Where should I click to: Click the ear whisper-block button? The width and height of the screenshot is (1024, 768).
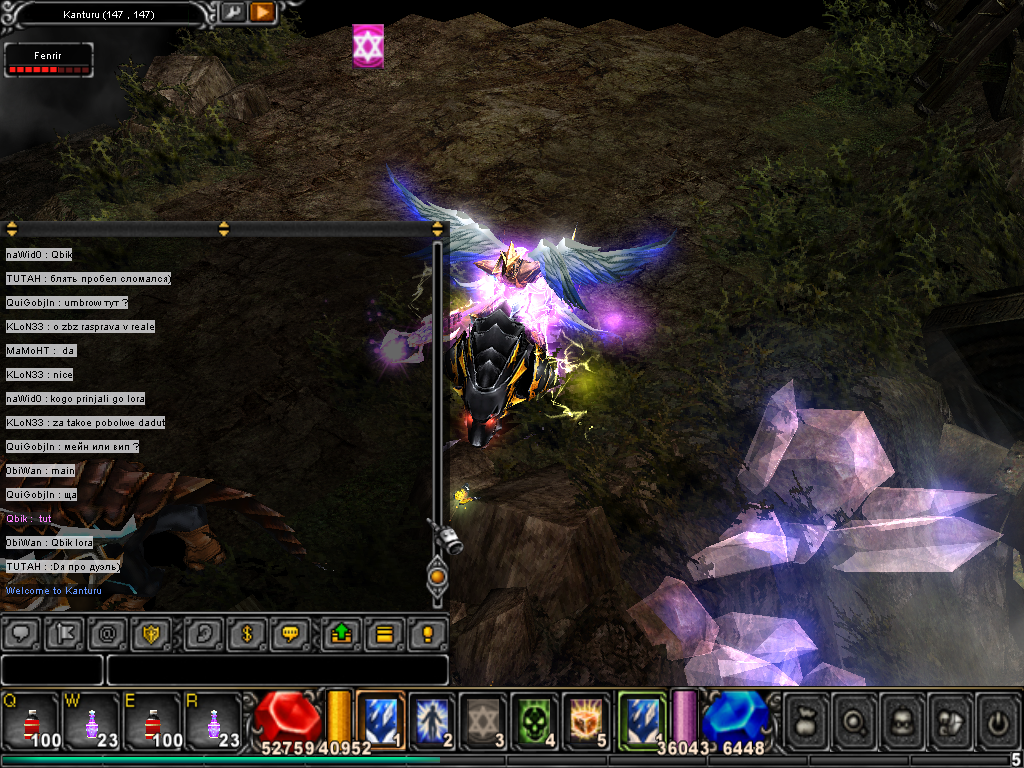pos(202,634)
